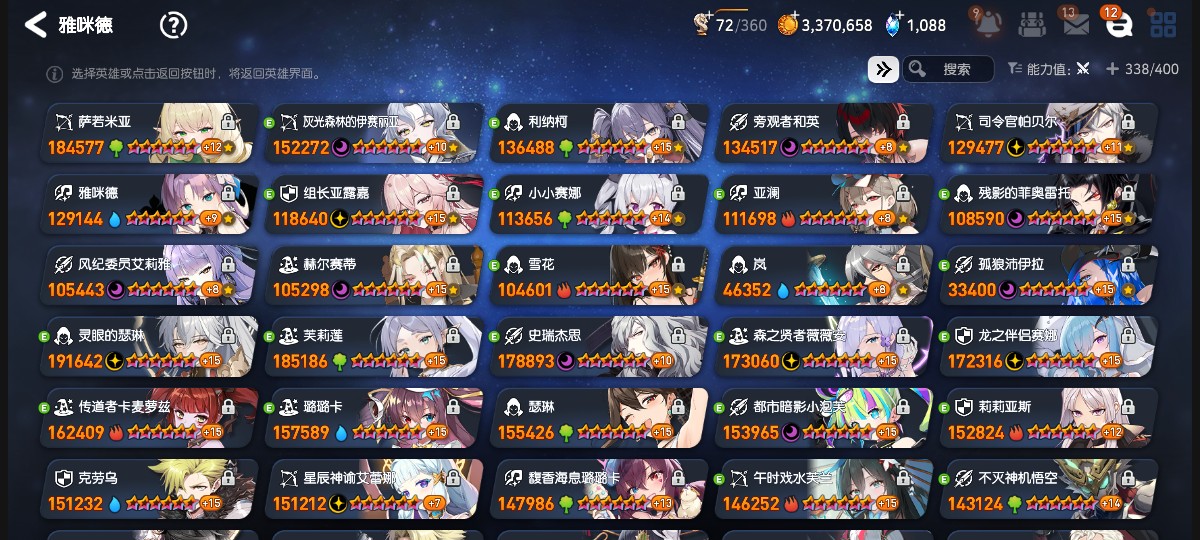Image resolution: width=1200 pixels, height=540 pixels.
Task: Select hero 芙莉莲
Action: click(375, 348)
